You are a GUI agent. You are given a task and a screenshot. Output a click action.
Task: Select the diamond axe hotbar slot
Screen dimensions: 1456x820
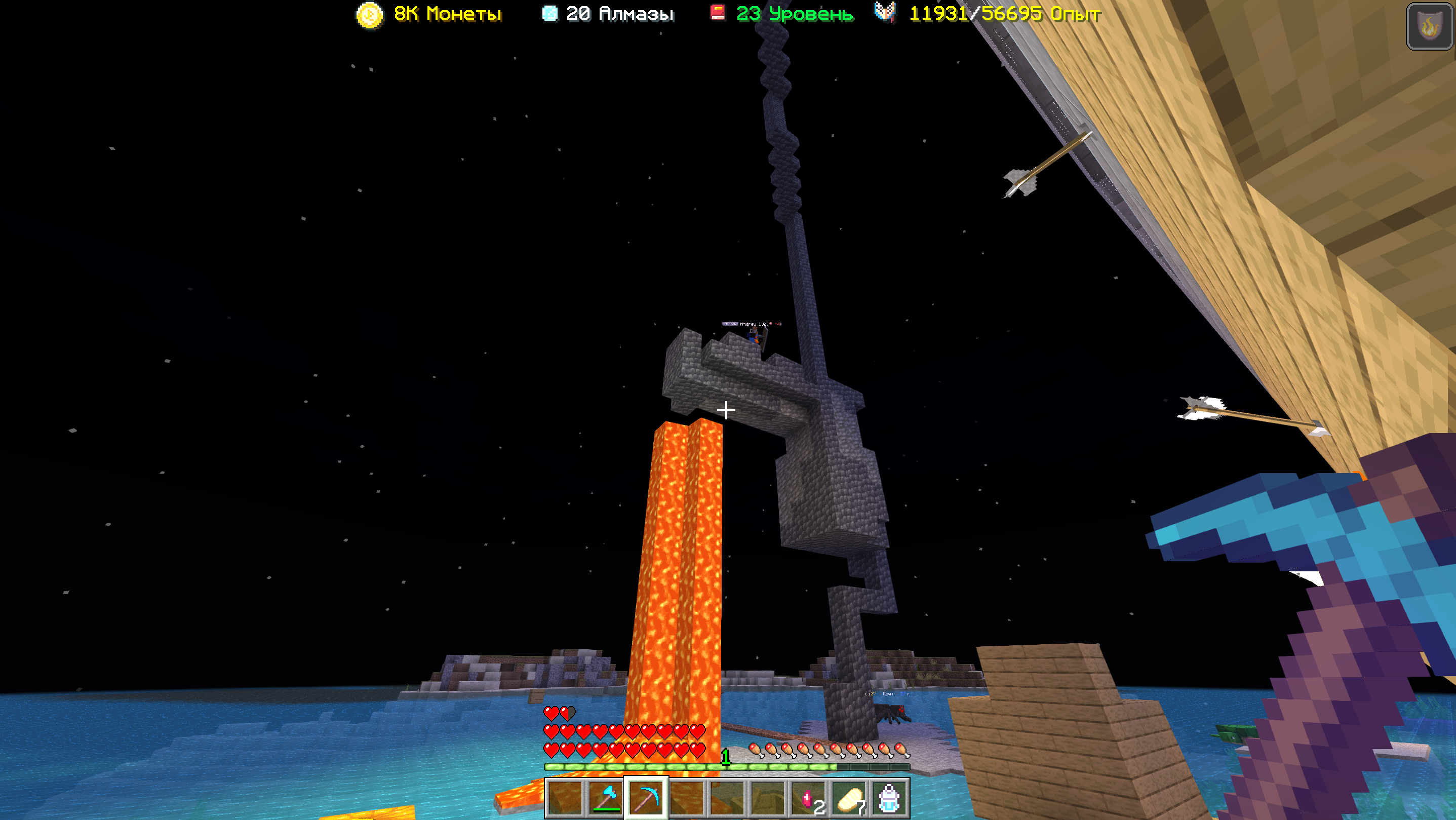coord(605,797)
